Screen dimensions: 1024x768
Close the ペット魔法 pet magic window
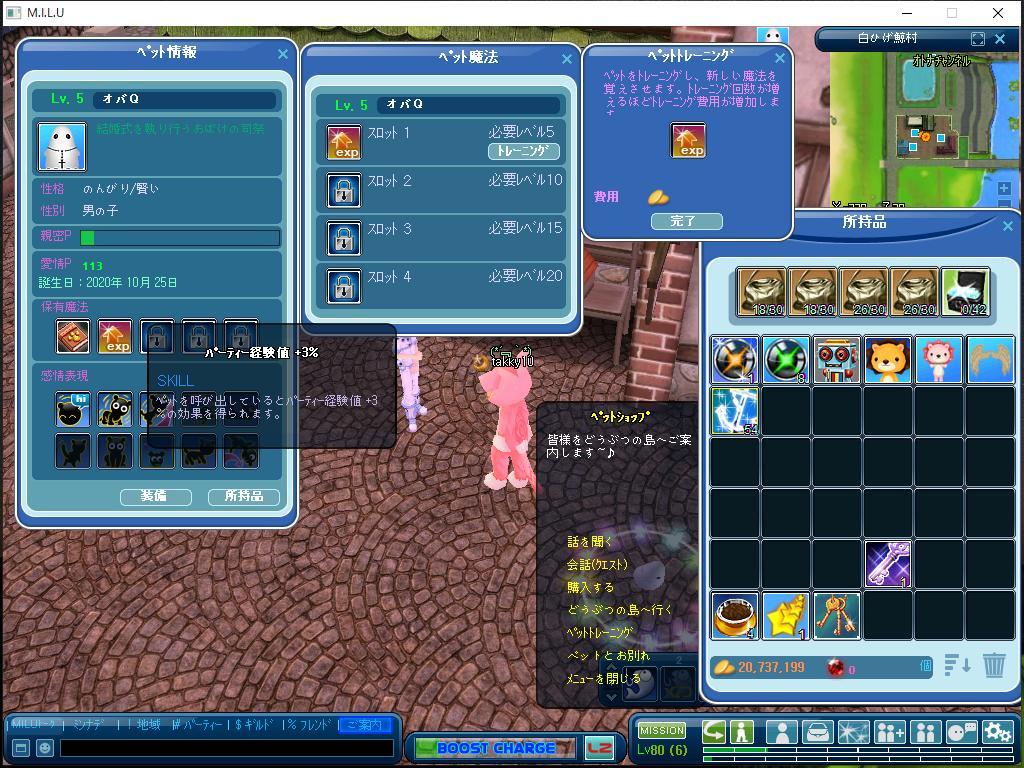[x=567, y=59]
